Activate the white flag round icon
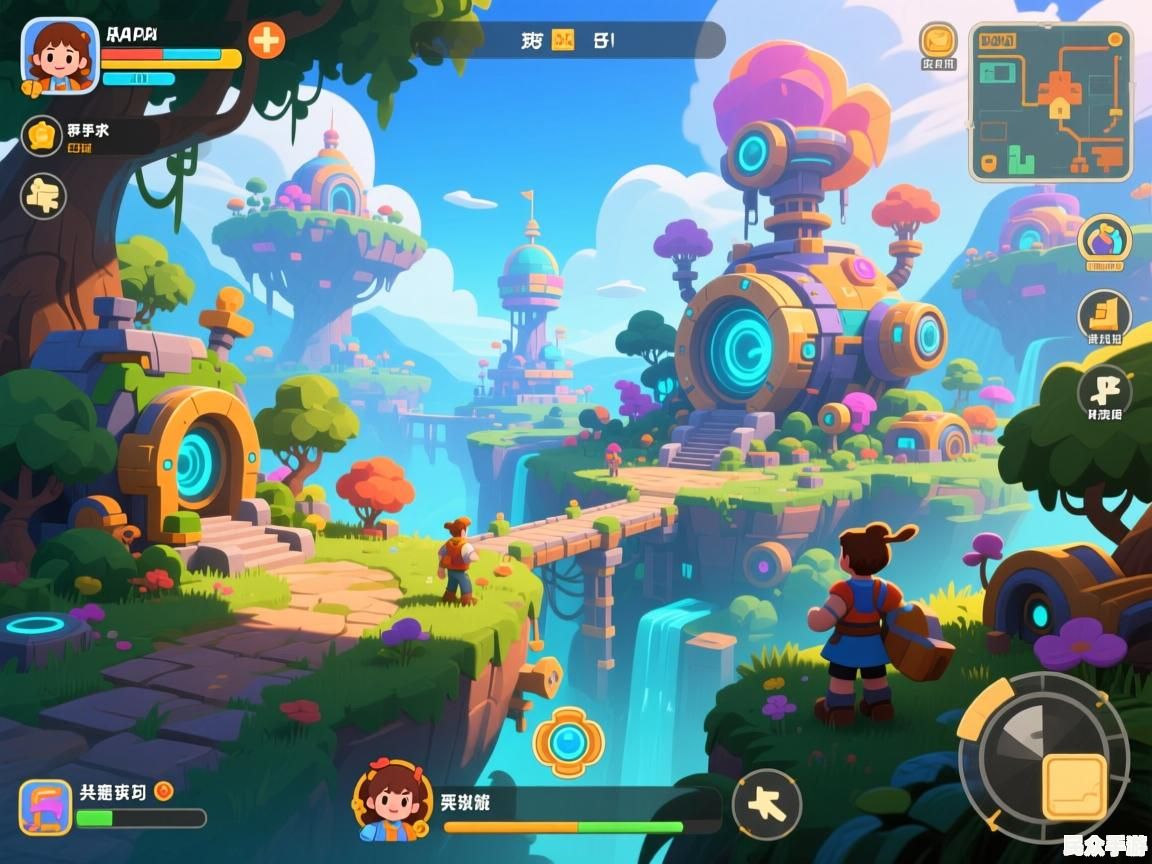 pos(1104,390)
